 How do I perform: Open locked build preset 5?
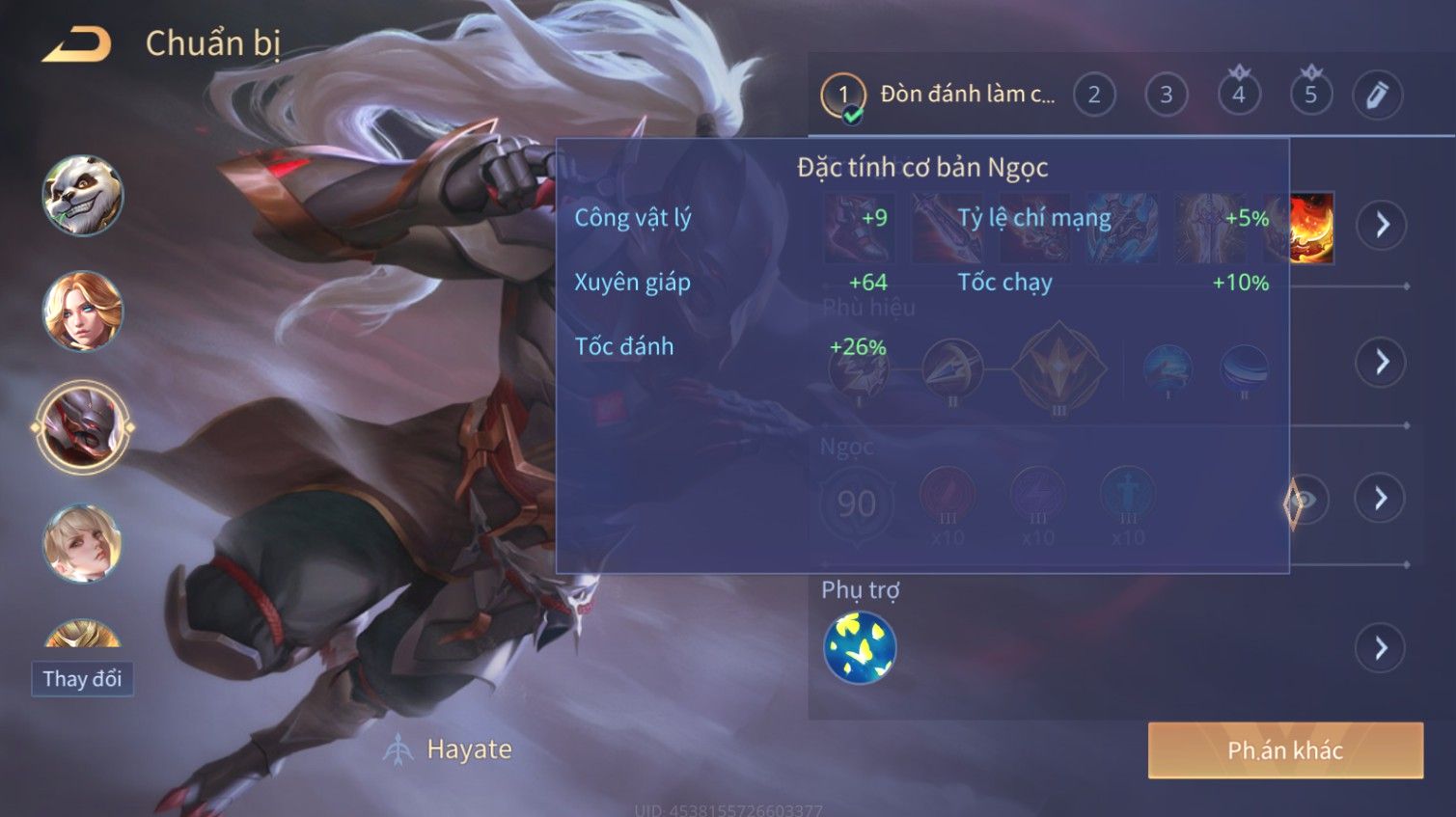[x=1310, y=95]
